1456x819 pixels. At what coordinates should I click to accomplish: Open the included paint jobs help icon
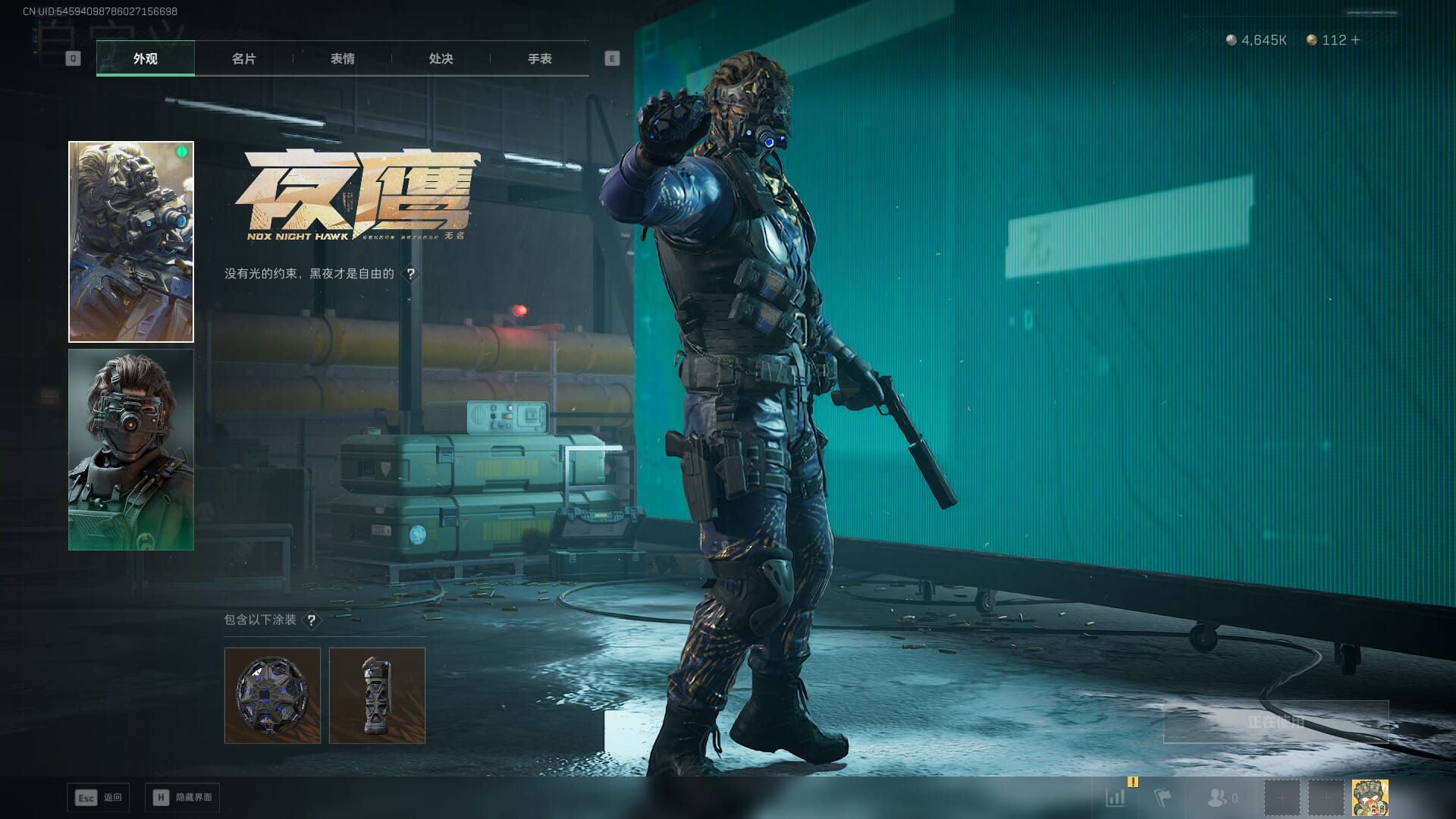(x=311, y=620)
